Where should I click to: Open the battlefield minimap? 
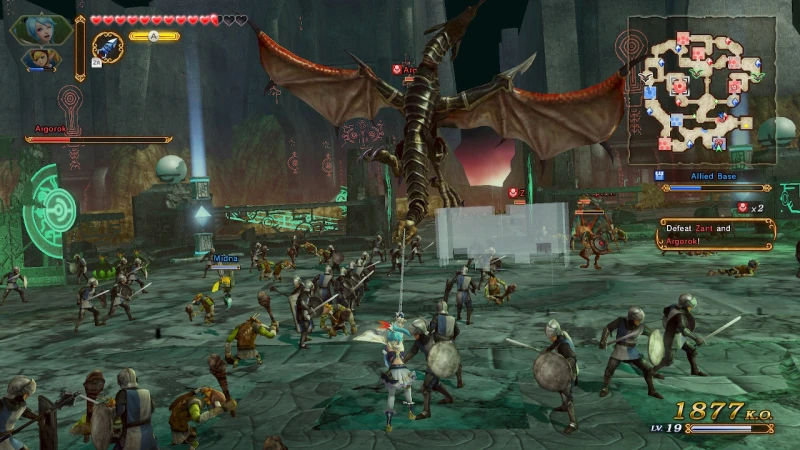tap(701, 89)
